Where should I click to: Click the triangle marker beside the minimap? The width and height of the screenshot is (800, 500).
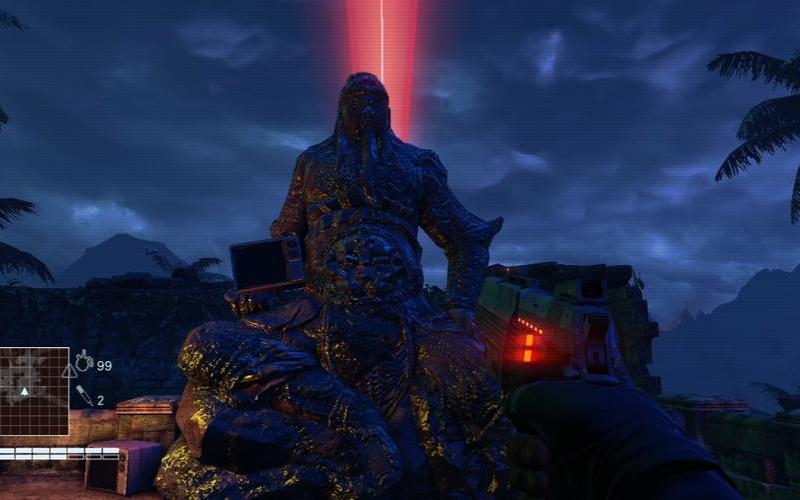(70, 371)
